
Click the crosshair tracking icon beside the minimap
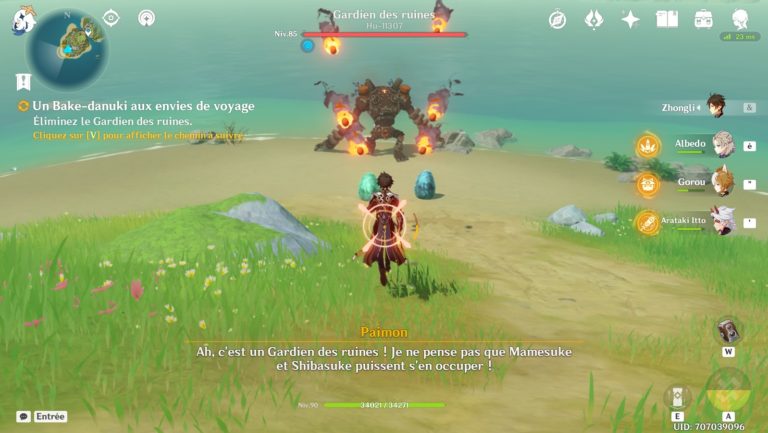coord(110,18)
